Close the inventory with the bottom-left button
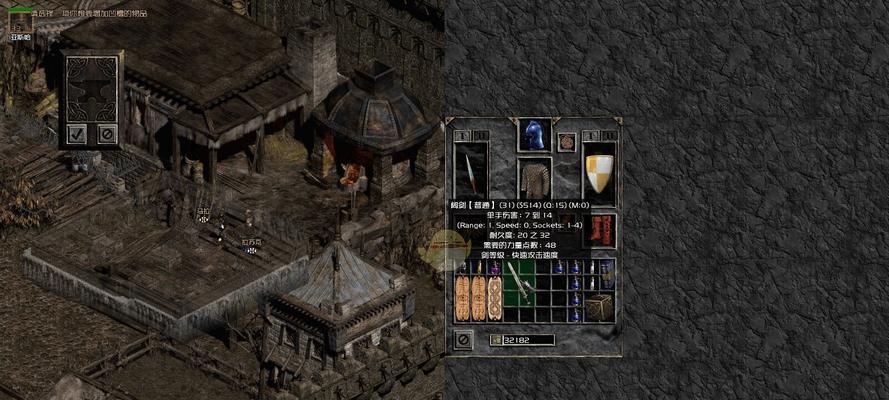 pos(463,340)
